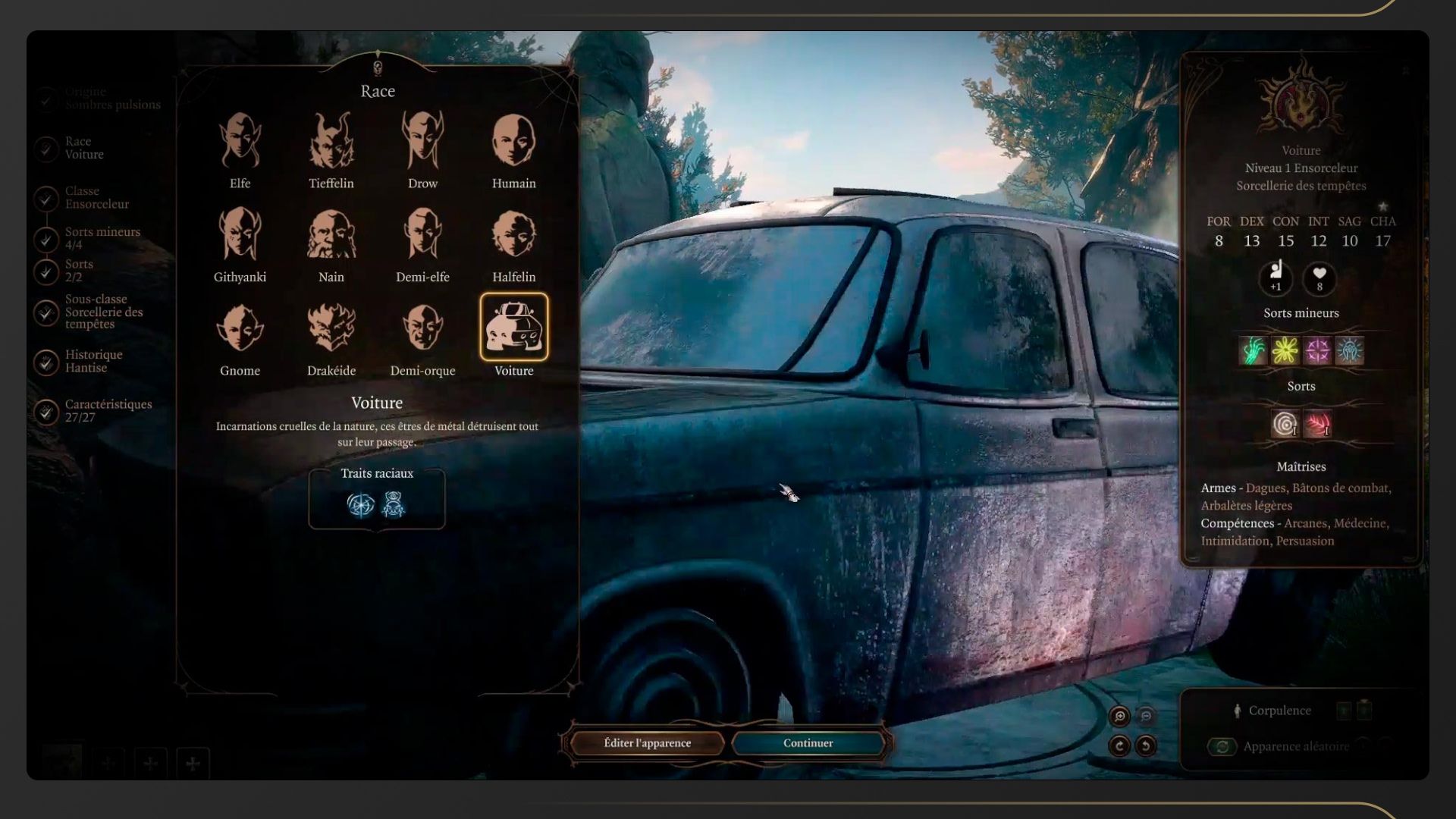Viewport: 1456px width, 819px height.
Task: Open the Sous-classe Sorcellerie des tempêtes step
Action: 103,312
